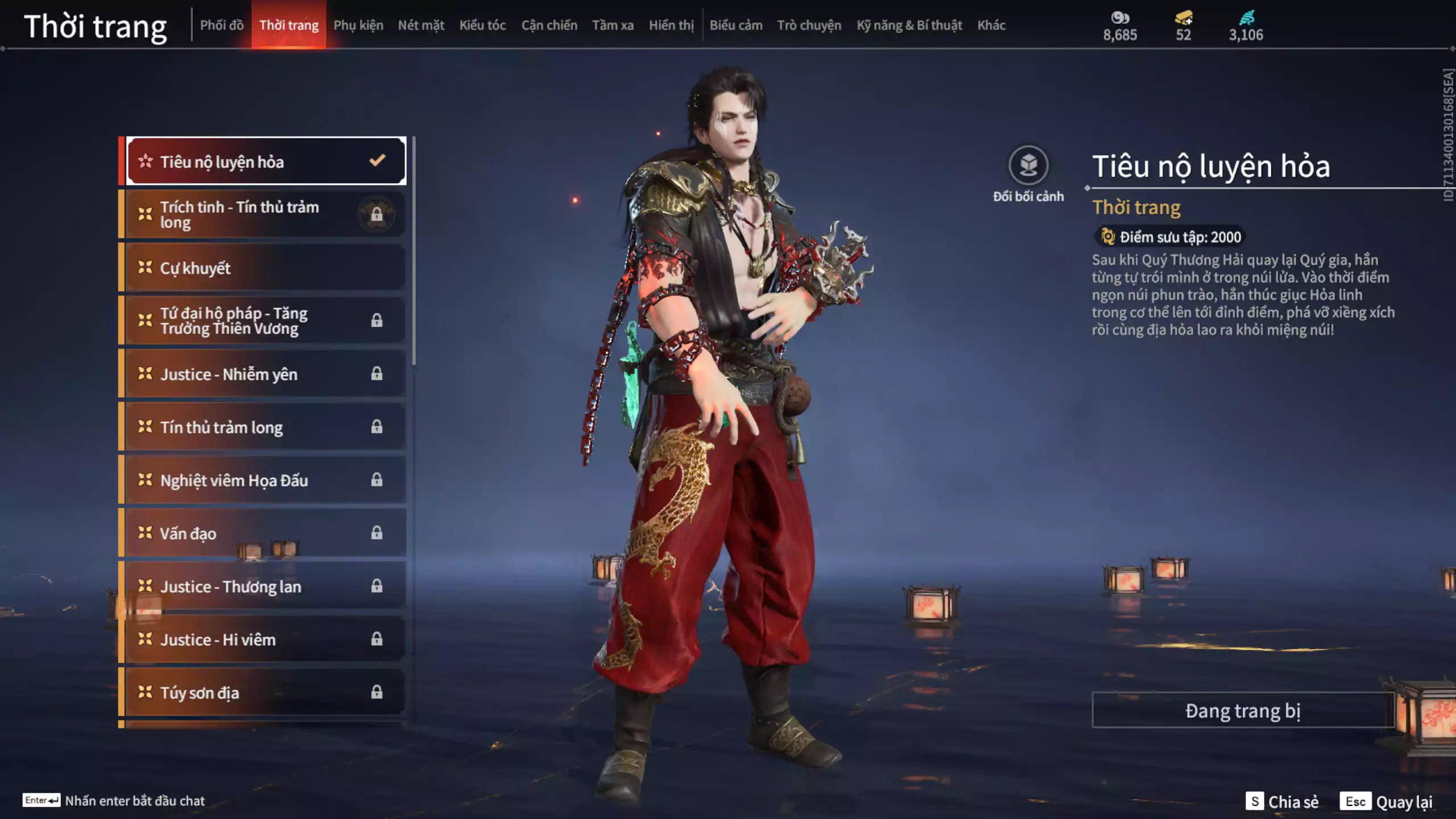Switch to the Phối đồ tab
Image resolution: width=1456 pixels, height=819 pixels.
pos(221,25)
